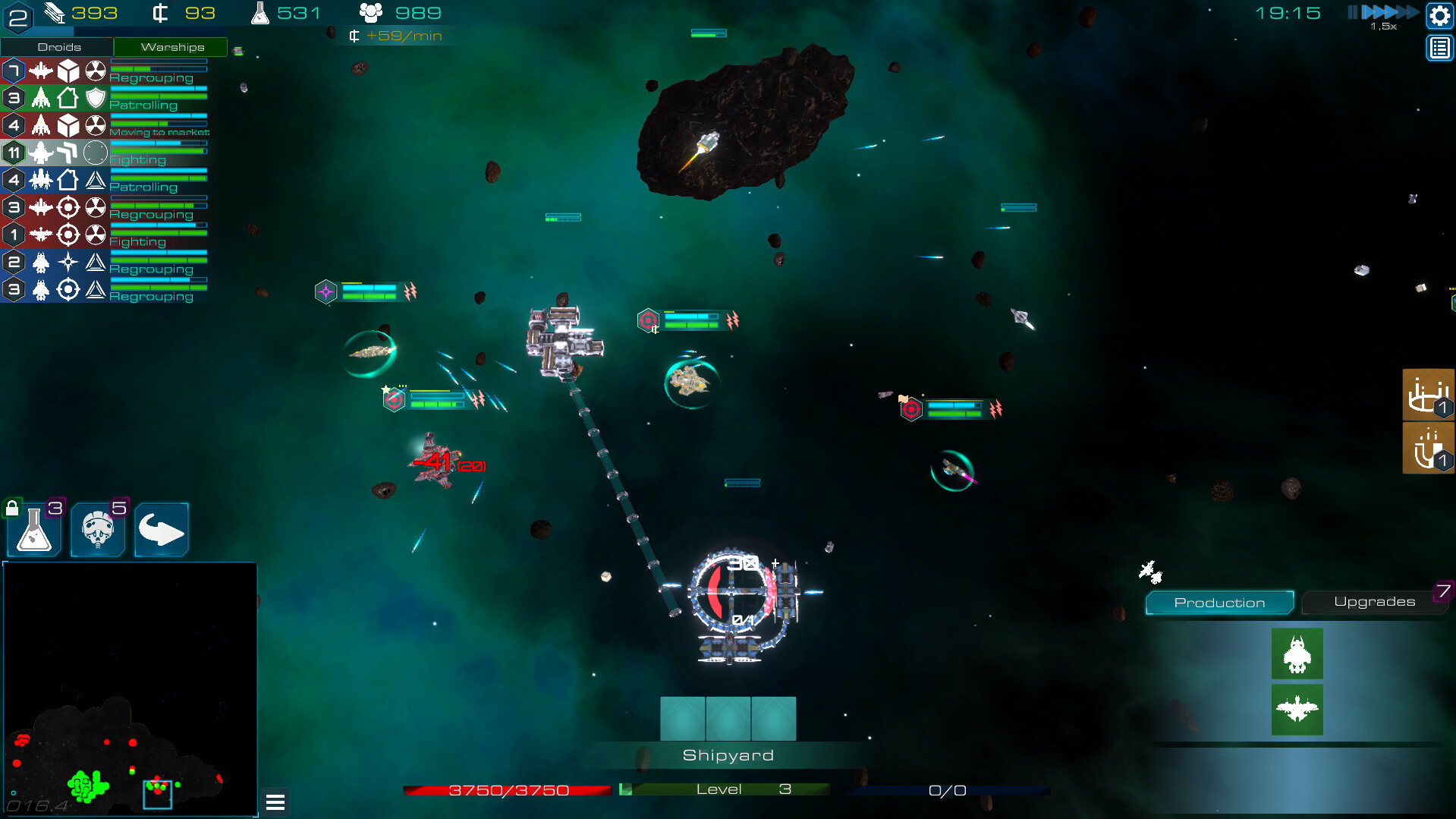Select the top orange upgrade icon on right edge
1456x819 pixels.
click(x=1427, y=395)
